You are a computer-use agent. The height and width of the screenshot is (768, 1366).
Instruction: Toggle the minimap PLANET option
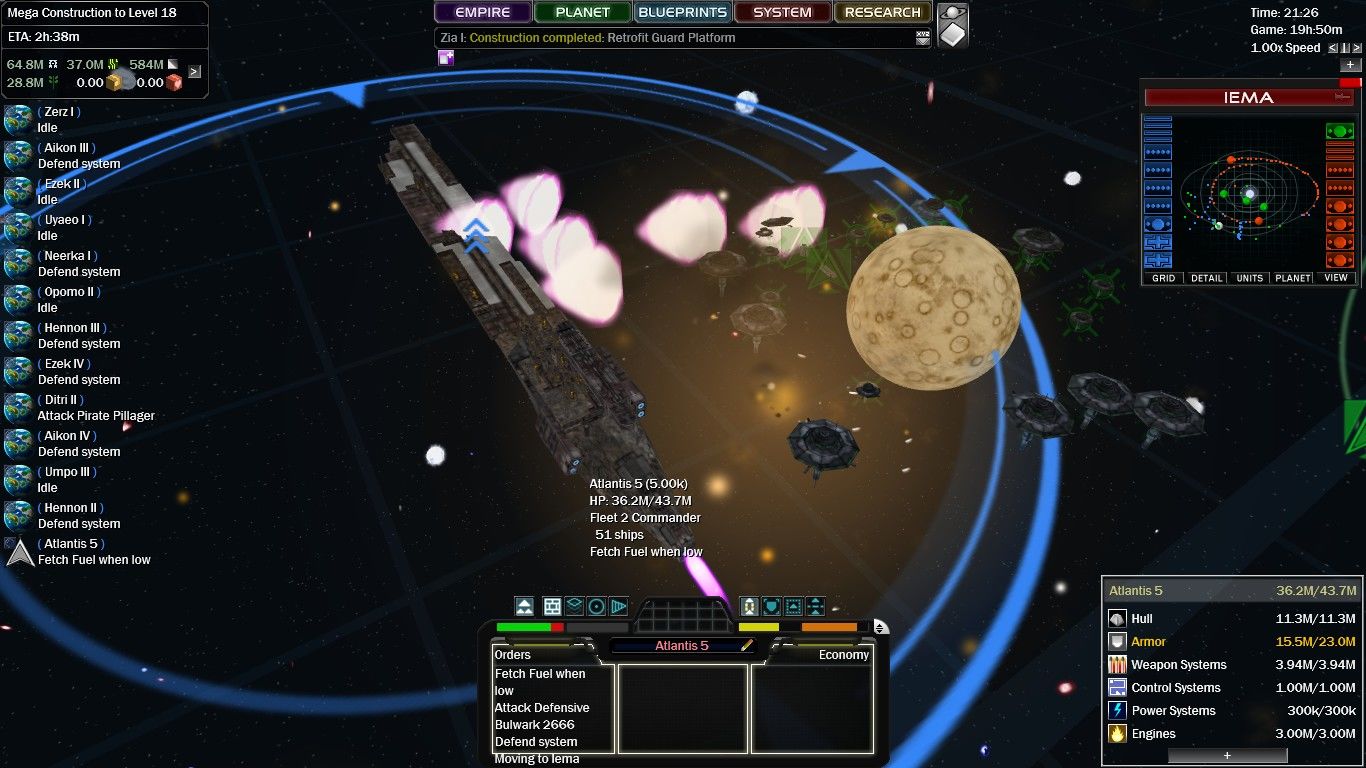pos(1293,278)
